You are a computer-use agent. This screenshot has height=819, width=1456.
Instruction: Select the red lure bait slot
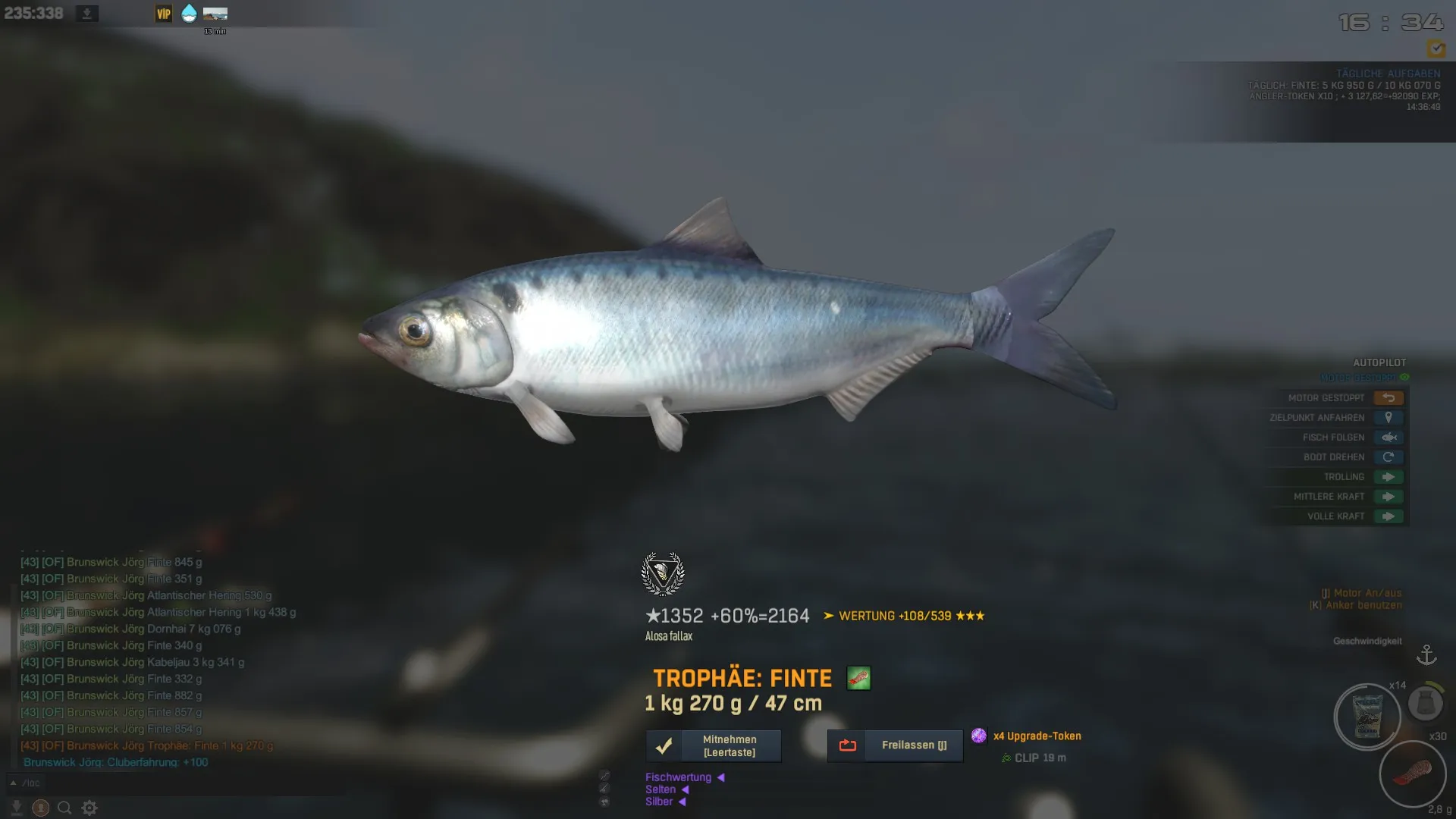(1412, 773)
